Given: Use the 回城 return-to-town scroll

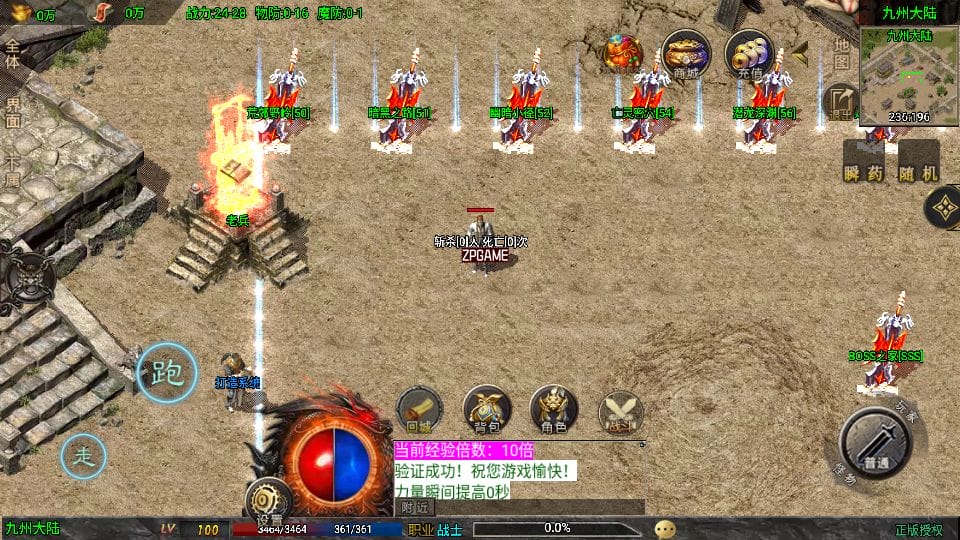Looking at the screenshot, I should (x=419, y=410).
